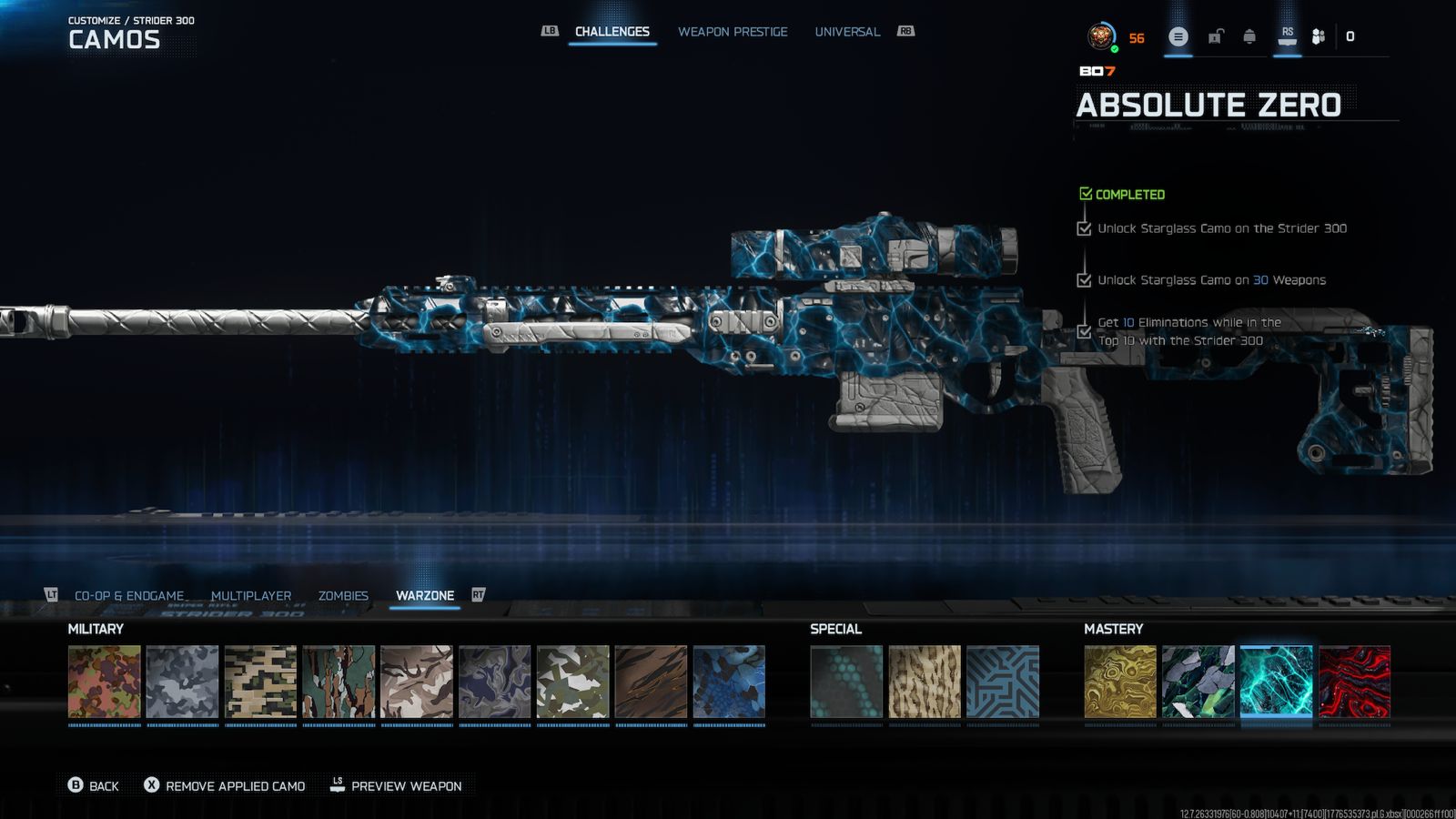Choose the gold mastery camo
This screenshot has width=1456, height=819.
point(1120,682)
